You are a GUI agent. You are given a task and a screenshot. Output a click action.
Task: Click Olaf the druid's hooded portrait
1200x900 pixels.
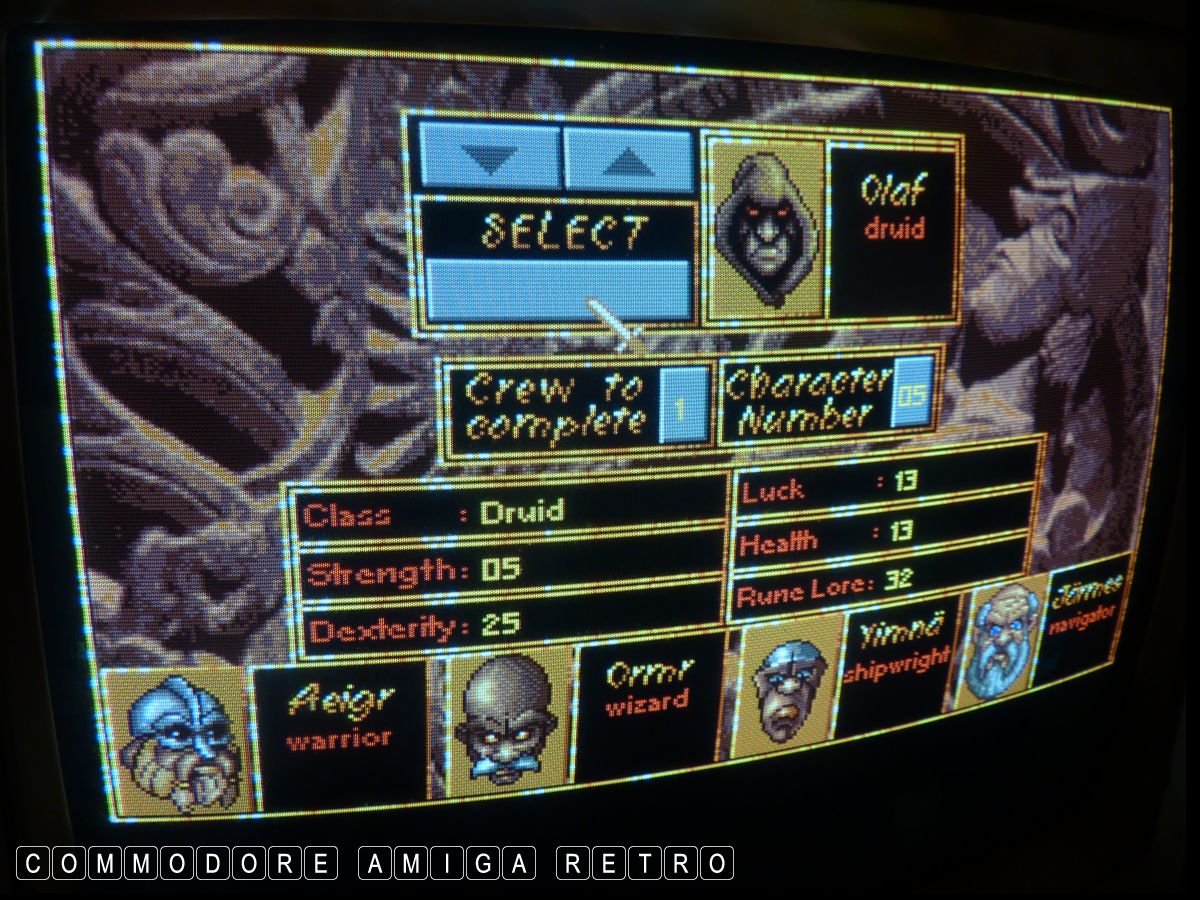[765, 229]
